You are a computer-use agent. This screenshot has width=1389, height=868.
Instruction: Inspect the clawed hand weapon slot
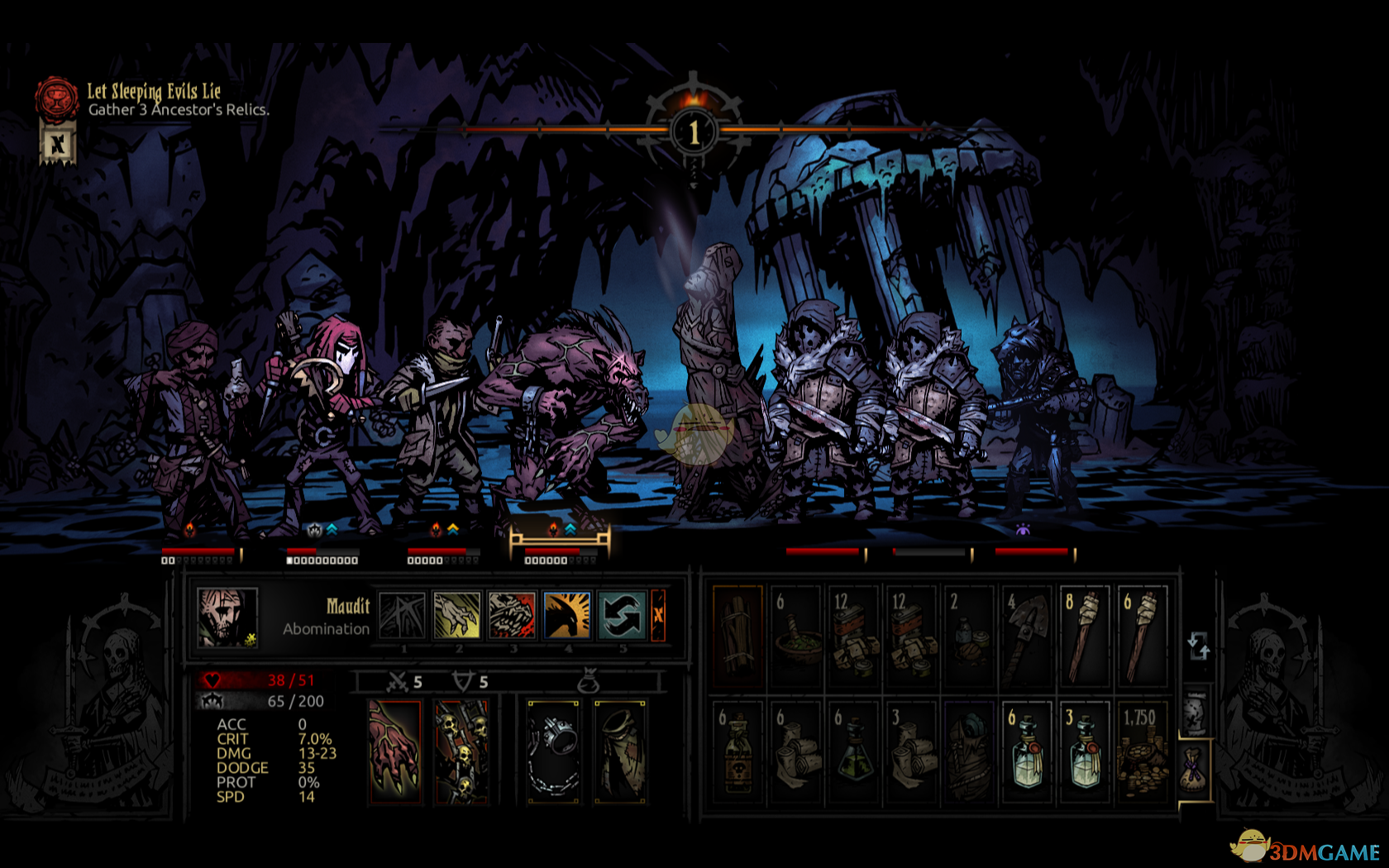395,751
